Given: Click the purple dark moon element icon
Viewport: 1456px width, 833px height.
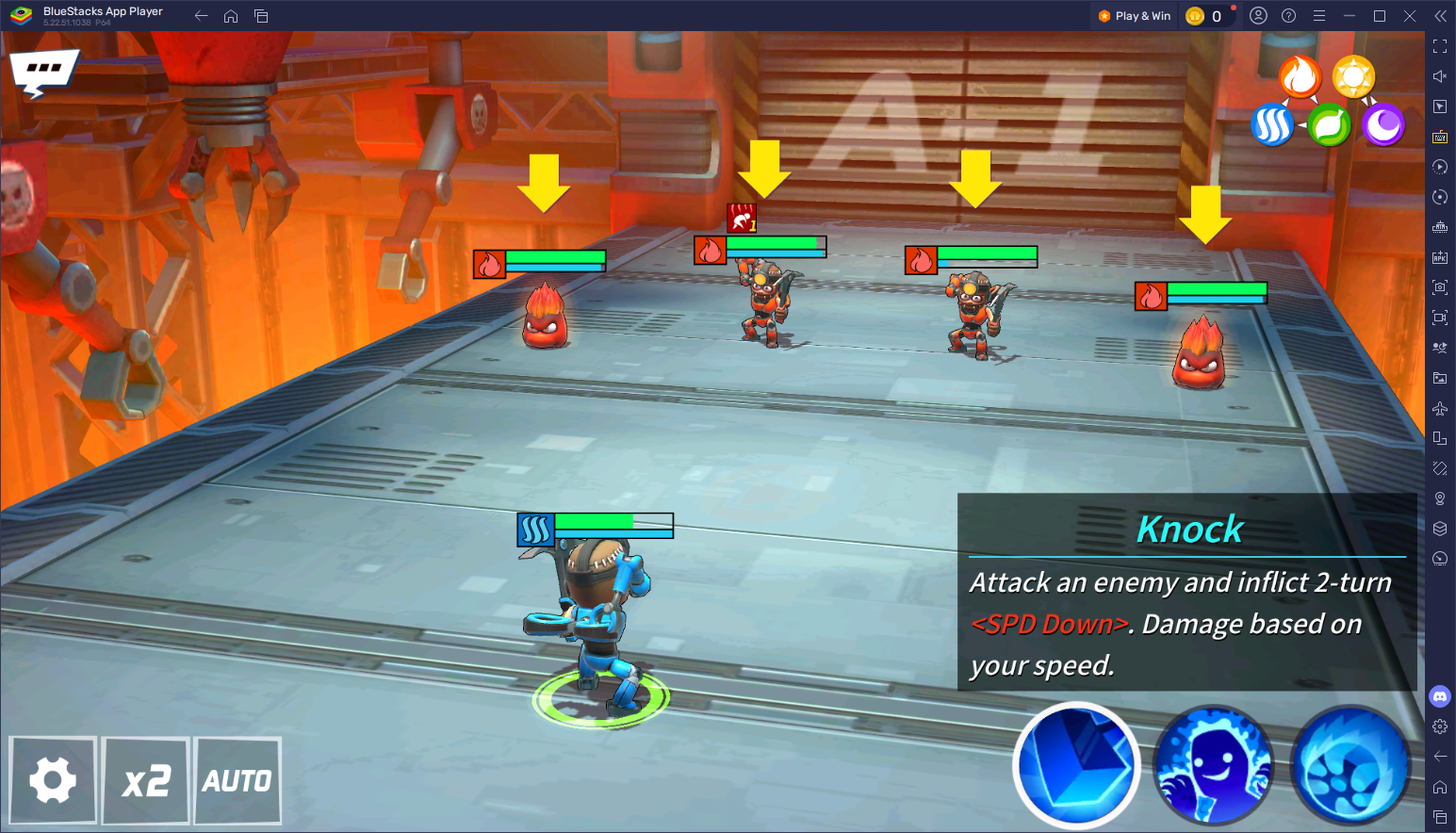Looking at the screenshot, I should pos(1383,125).
